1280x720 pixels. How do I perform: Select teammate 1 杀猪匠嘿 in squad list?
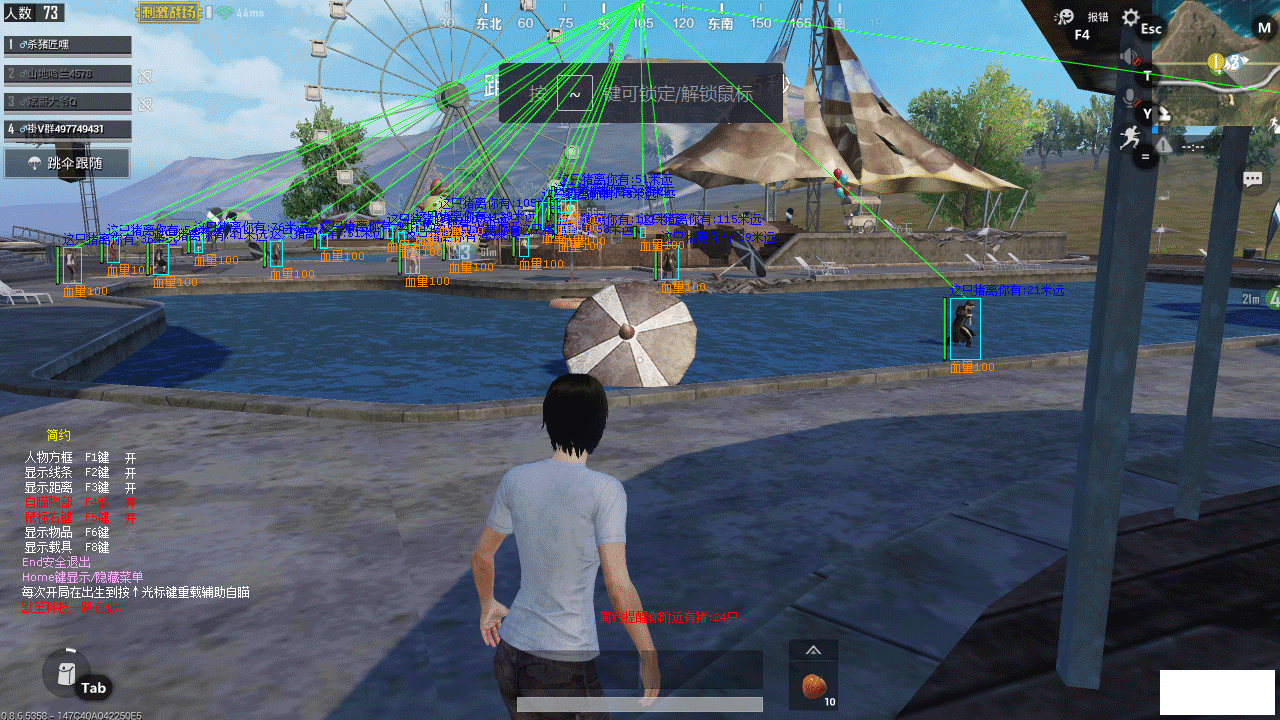click(67, 45)
